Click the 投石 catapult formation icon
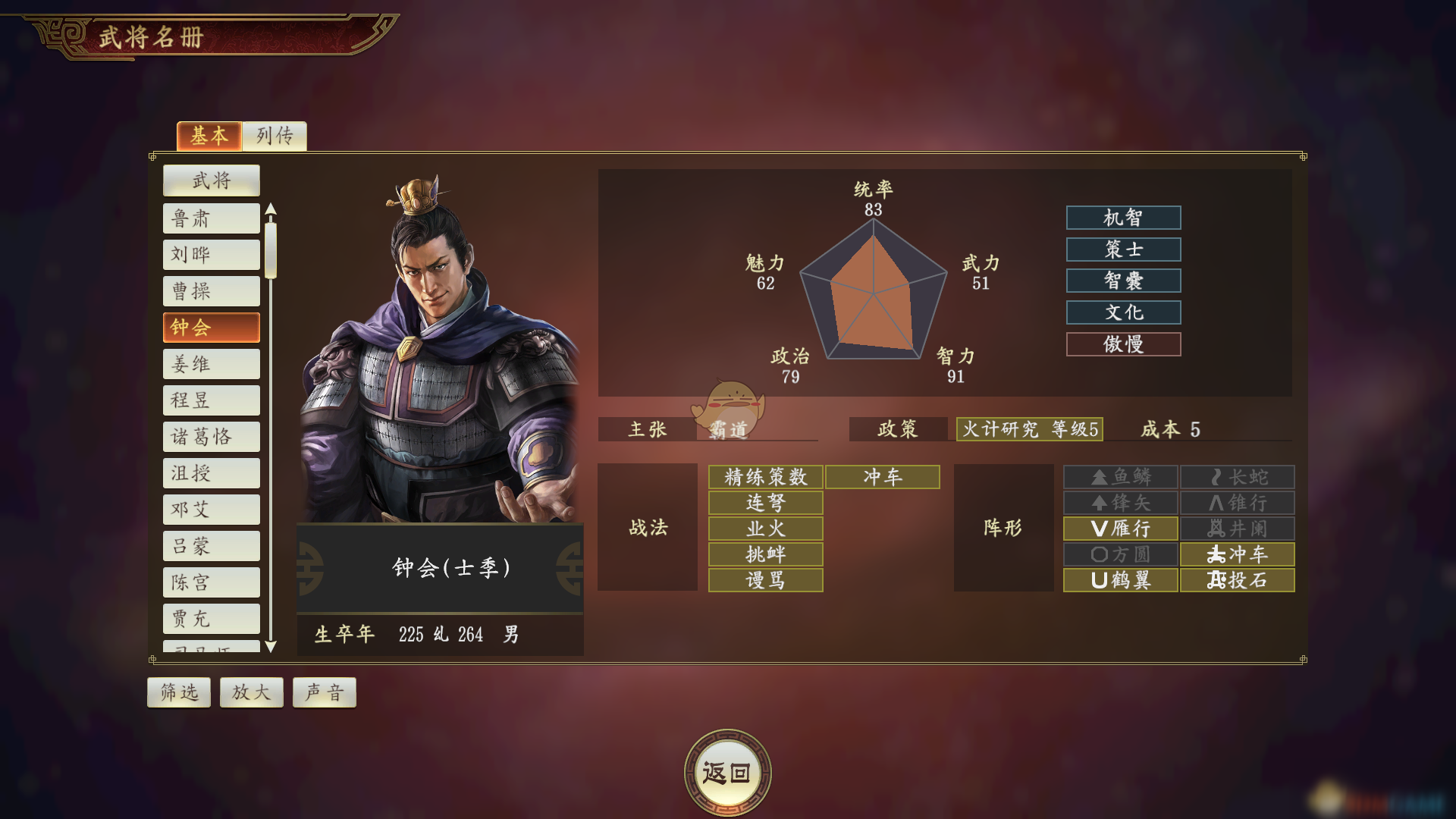The image size is (1456, 819). click(1236, 580)
